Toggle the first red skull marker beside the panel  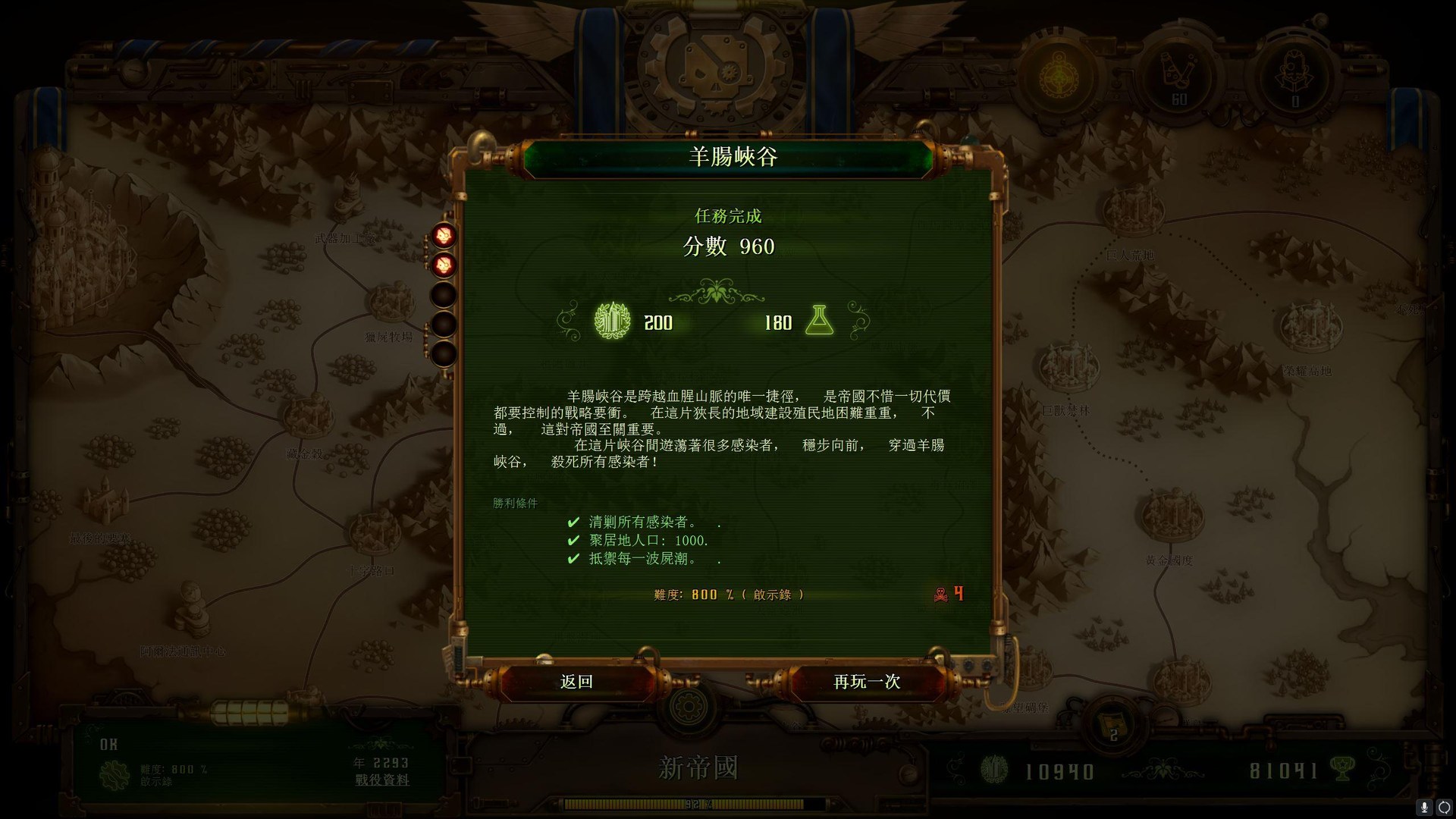pyautogui.click(x=444, y=235)
